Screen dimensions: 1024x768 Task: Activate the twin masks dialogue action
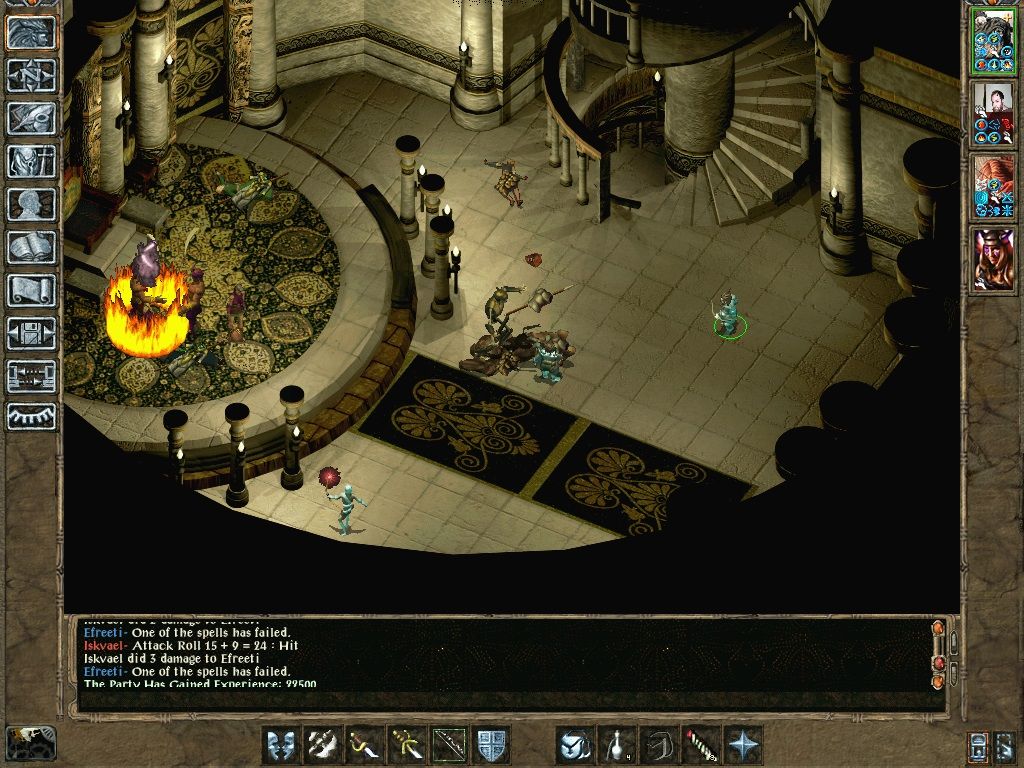[x=281, y=745]
